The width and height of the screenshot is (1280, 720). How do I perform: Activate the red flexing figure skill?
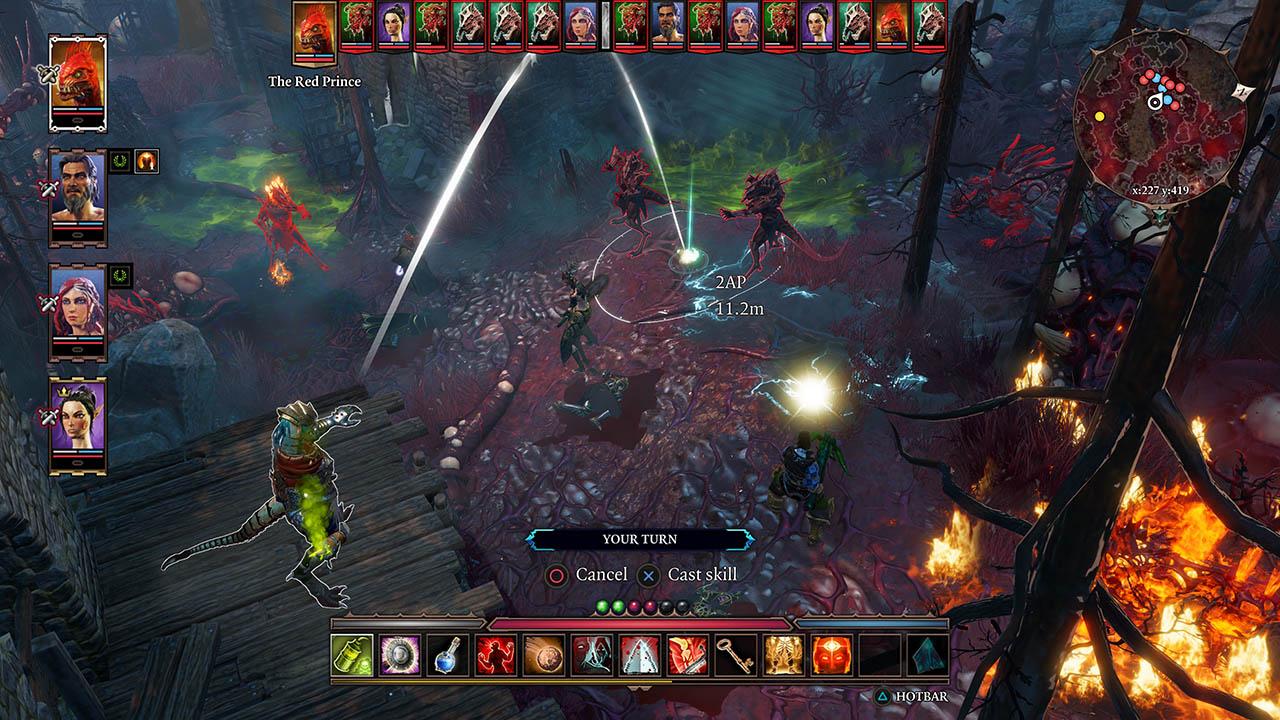point(495,655)
